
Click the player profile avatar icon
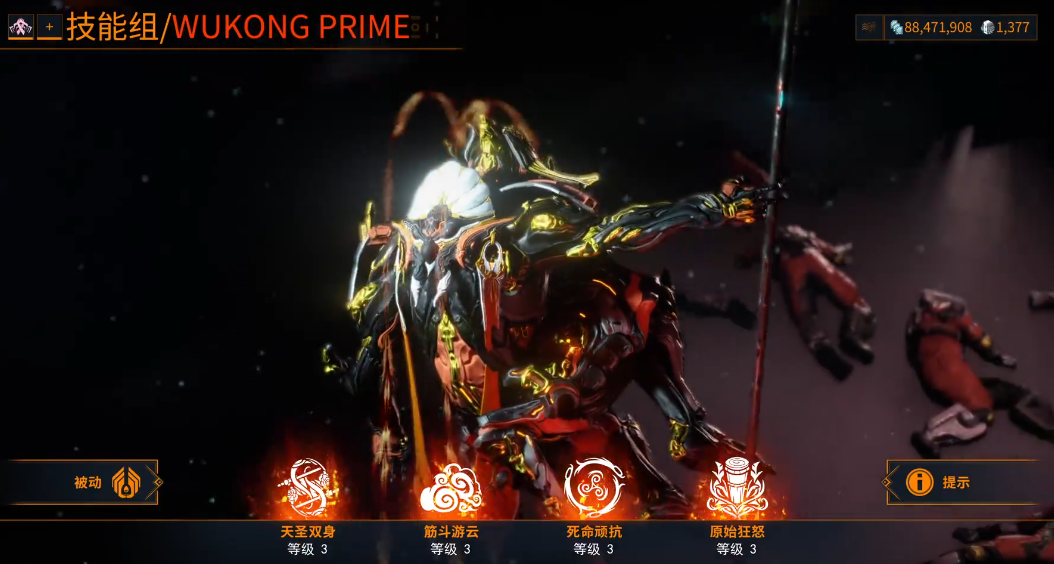point(20,27)
